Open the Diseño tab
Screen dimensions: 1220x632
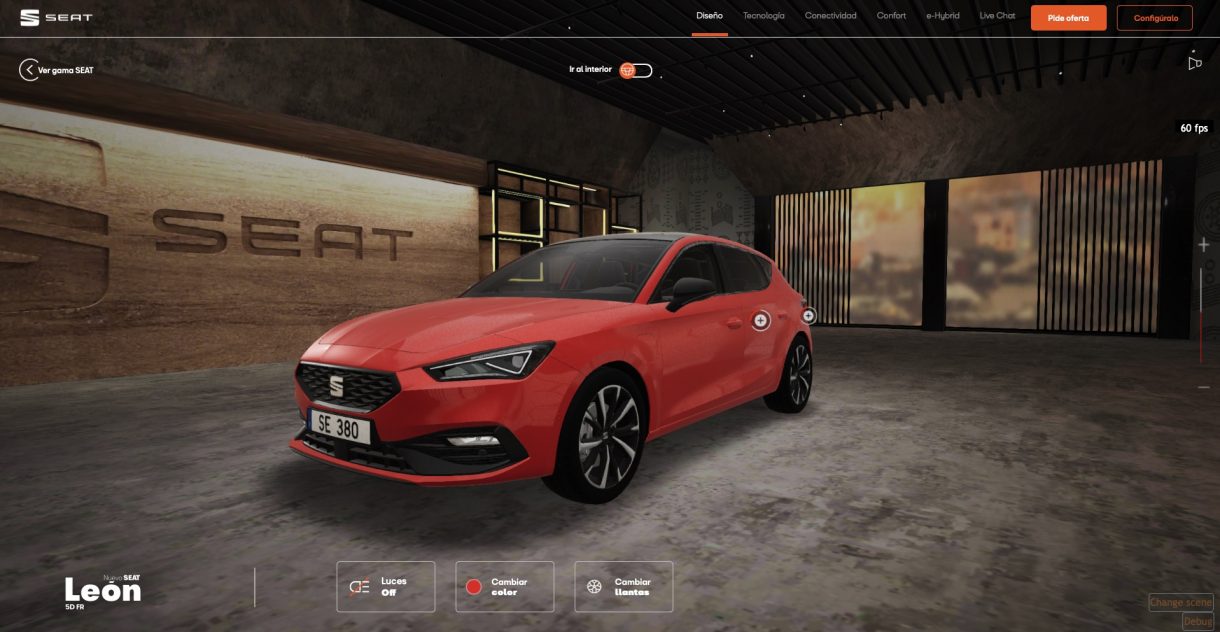tap(709, 16)
